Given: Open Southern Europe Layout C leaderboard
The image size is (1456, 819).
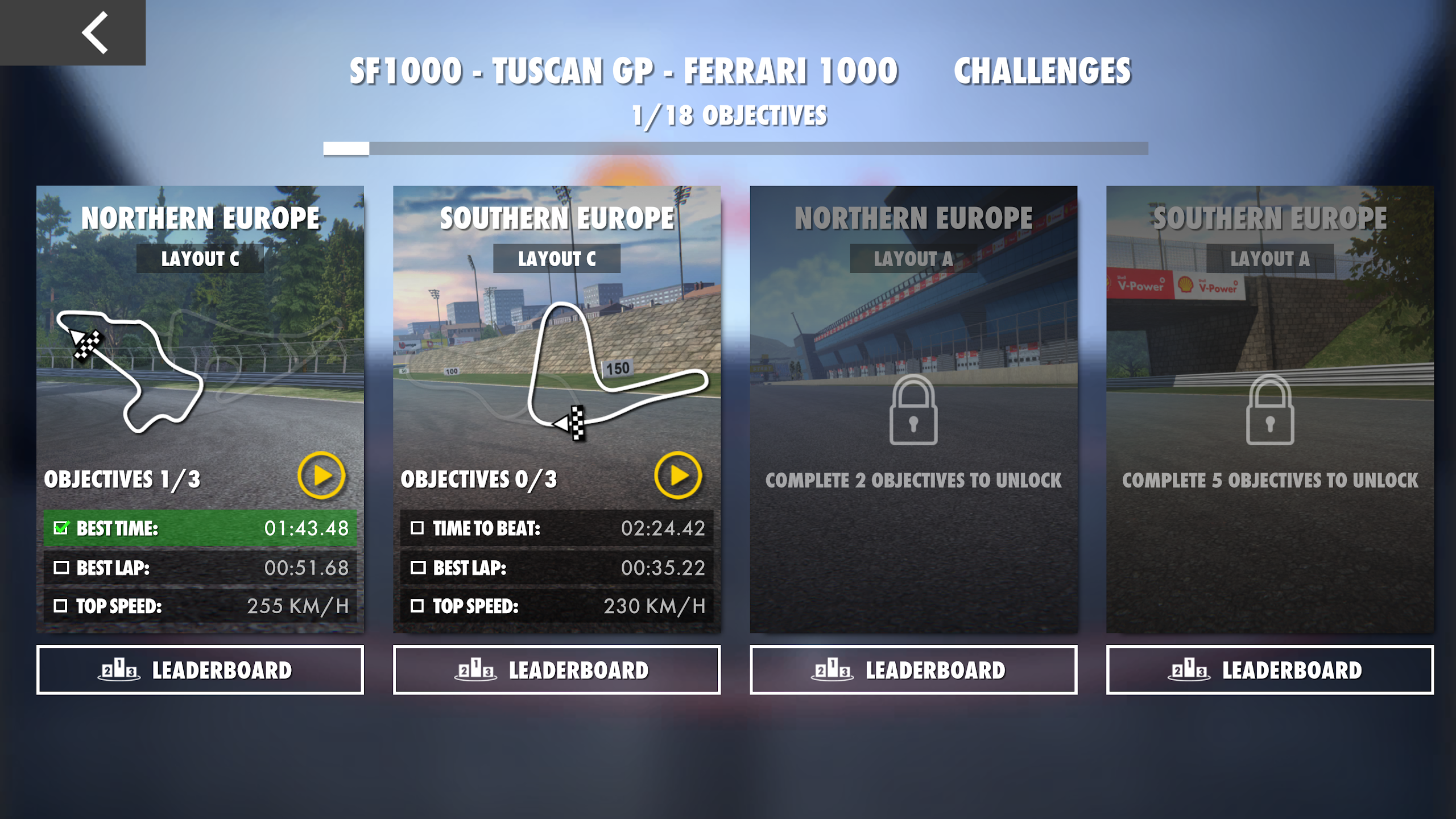Looking at the screenshot, I should coord(557,670).
